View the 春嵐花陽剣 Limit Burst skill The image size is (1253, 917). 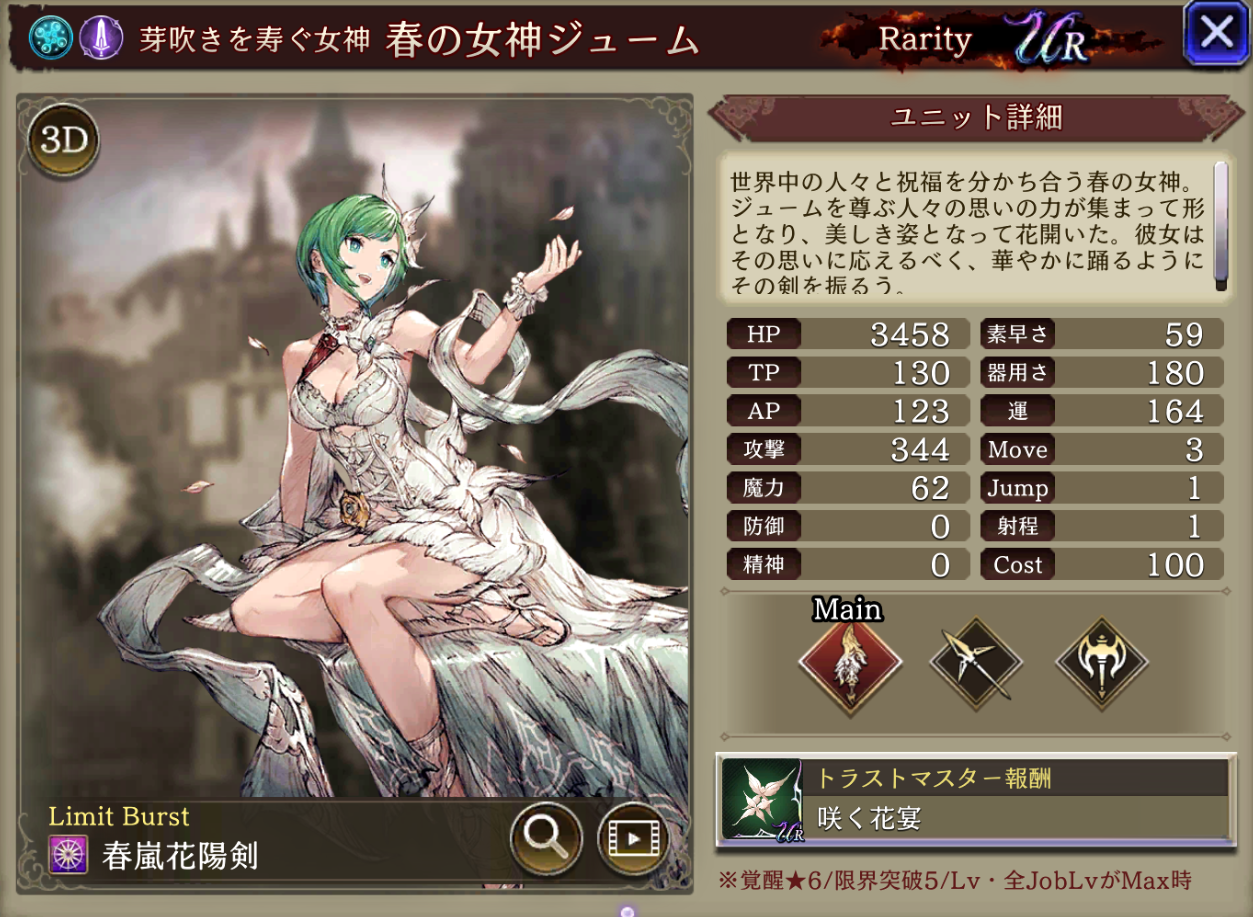pyautogui.click(x=180, y=856)
